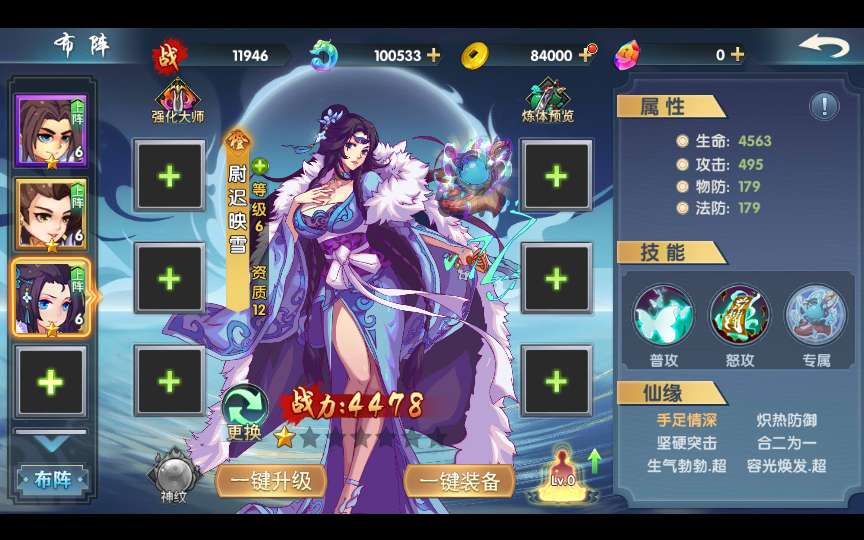Open the 神纹 rune icon
The image size is (864, 540).
[x=172, y=476]
